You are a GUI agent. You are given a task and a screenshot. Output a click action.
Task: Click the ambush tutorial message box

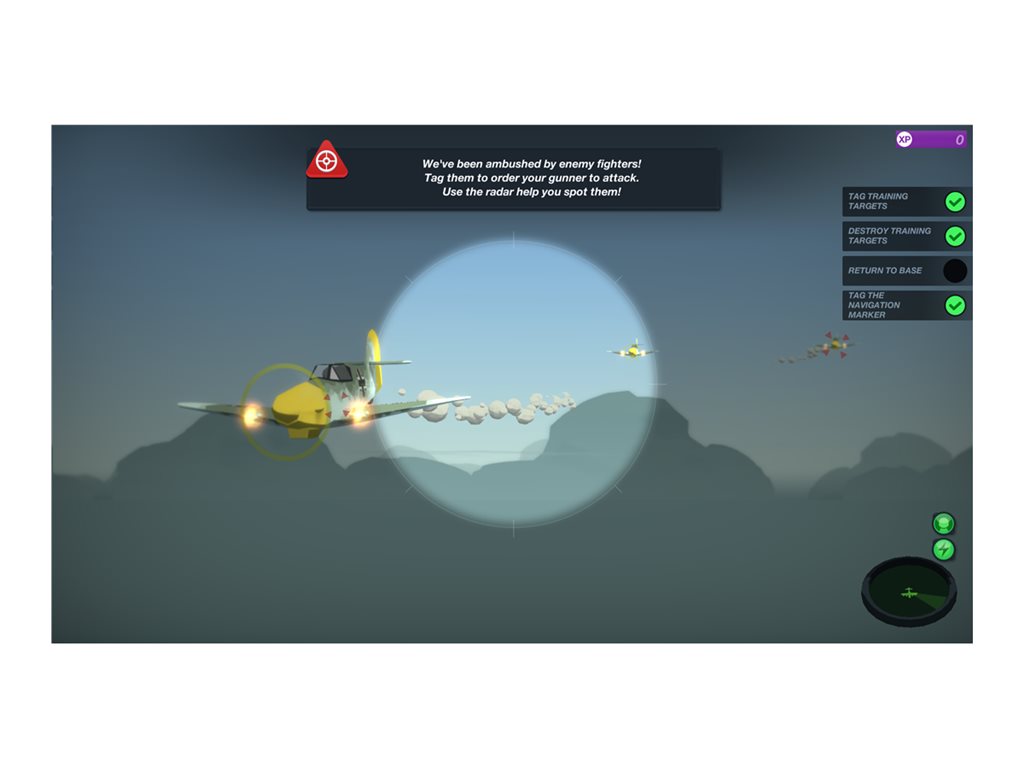530,178
